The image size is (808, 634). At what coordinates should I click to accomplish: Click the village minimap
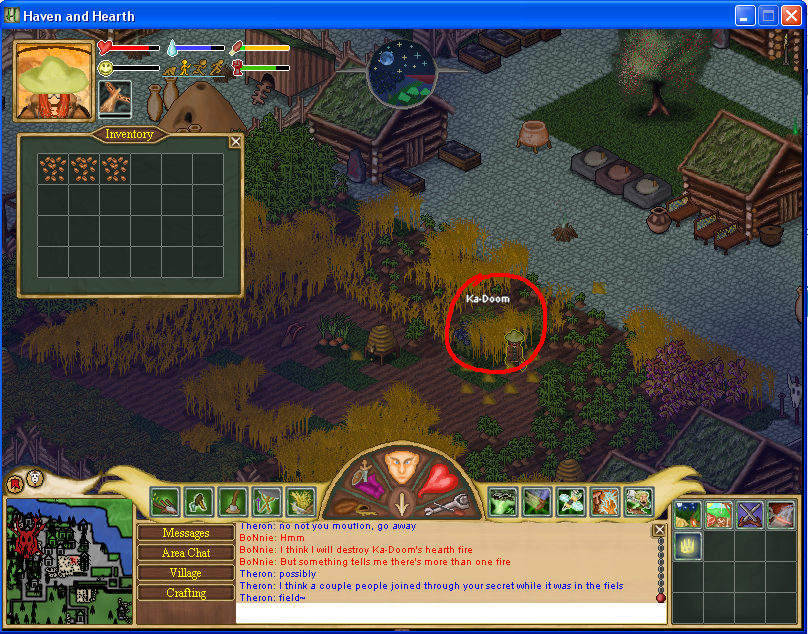(x=68, y=563)
